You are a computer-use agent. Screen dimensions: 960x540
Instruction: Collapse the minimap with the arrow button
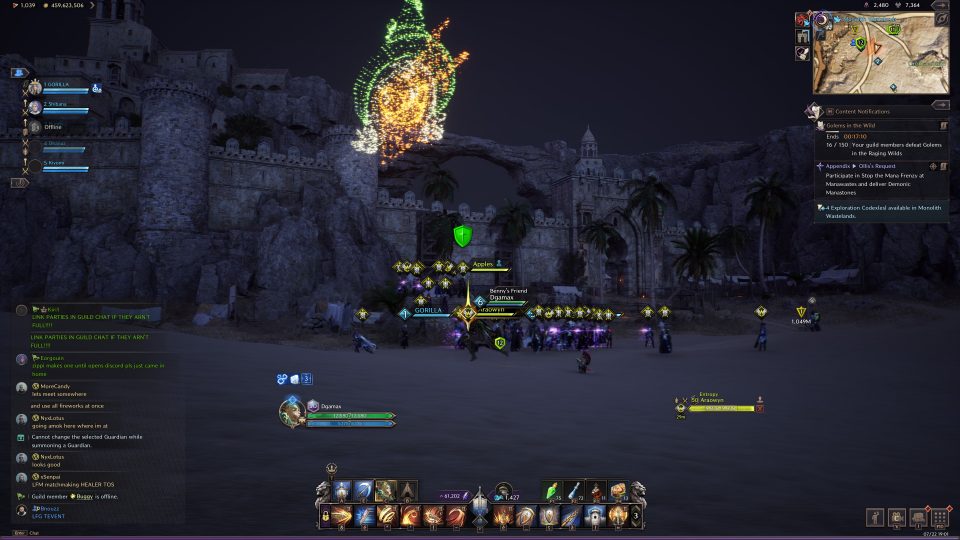tap(939, 5)
